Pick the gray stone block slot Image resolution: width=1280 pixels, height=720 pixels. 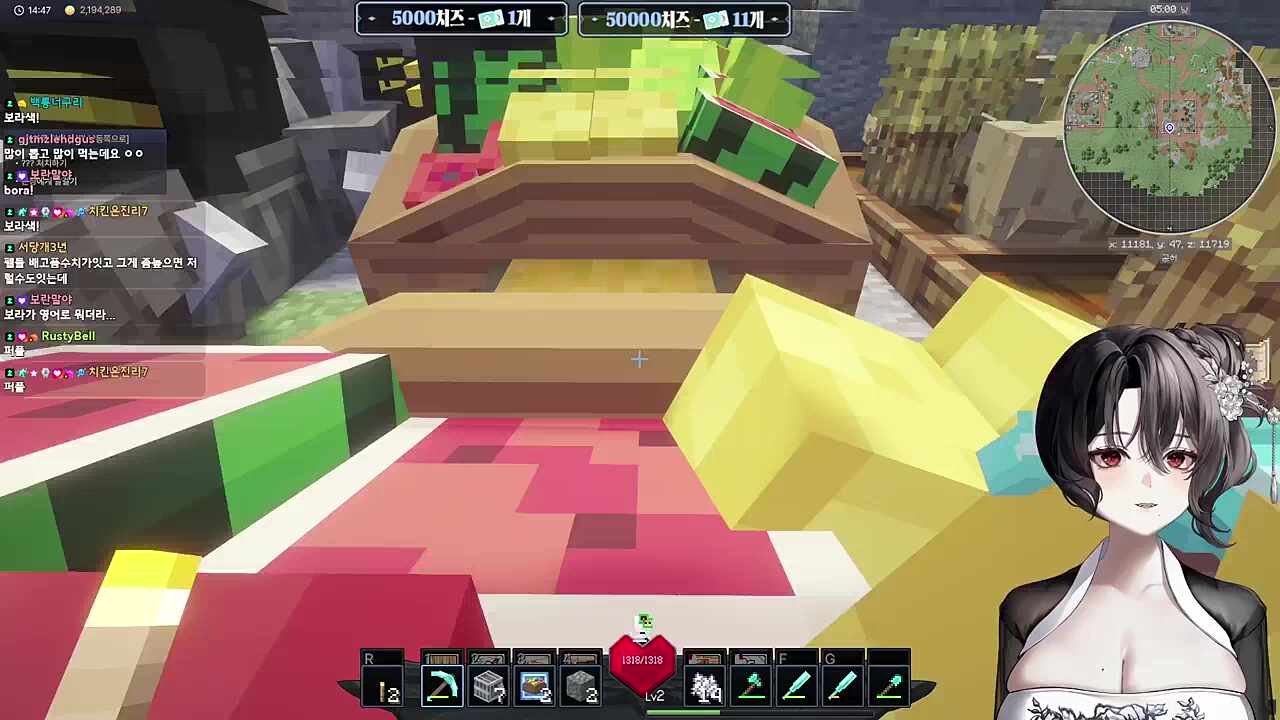point(581,687)
